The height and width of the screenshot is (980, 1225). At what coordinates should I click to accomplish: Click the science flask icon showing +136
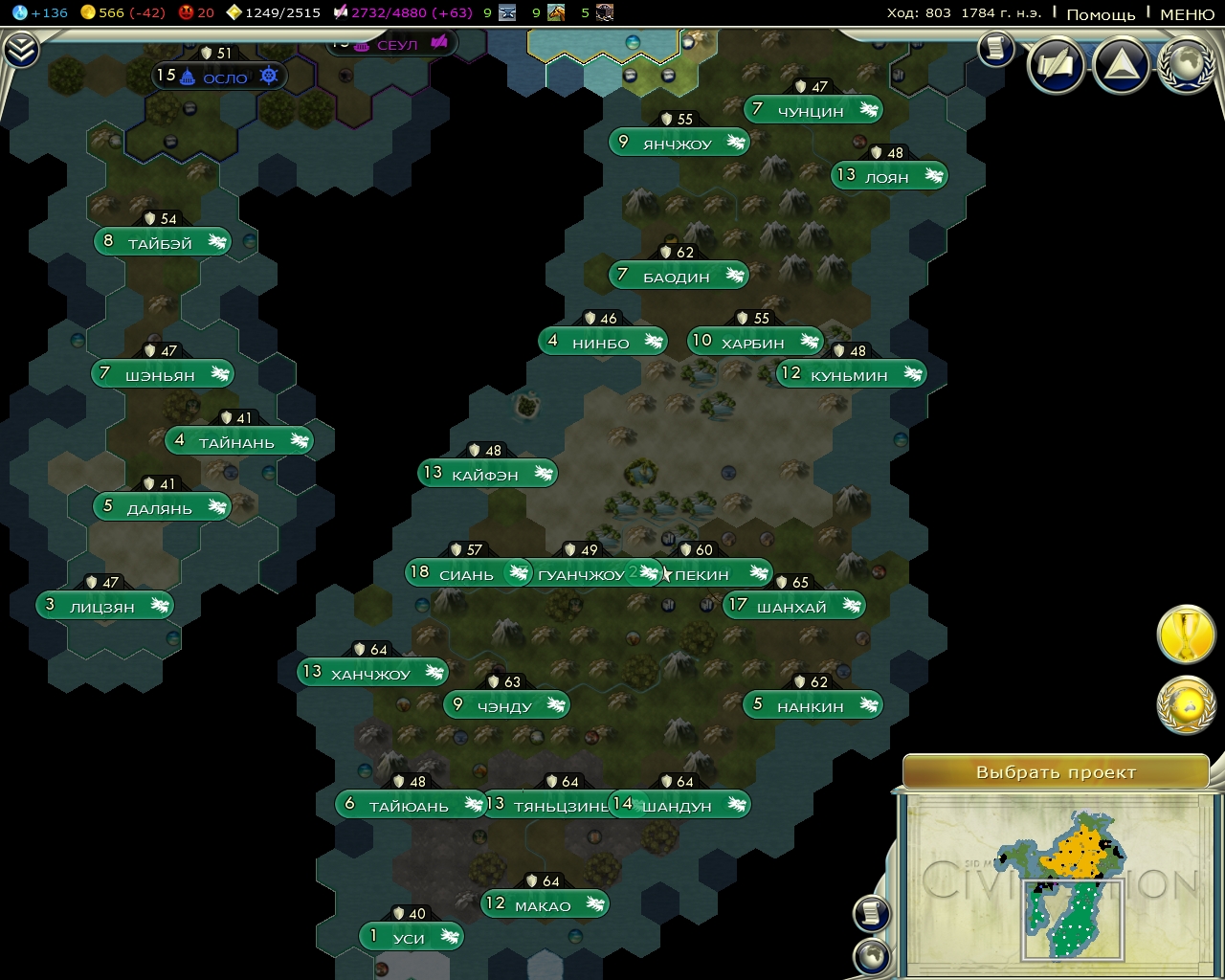coord(19,13)
